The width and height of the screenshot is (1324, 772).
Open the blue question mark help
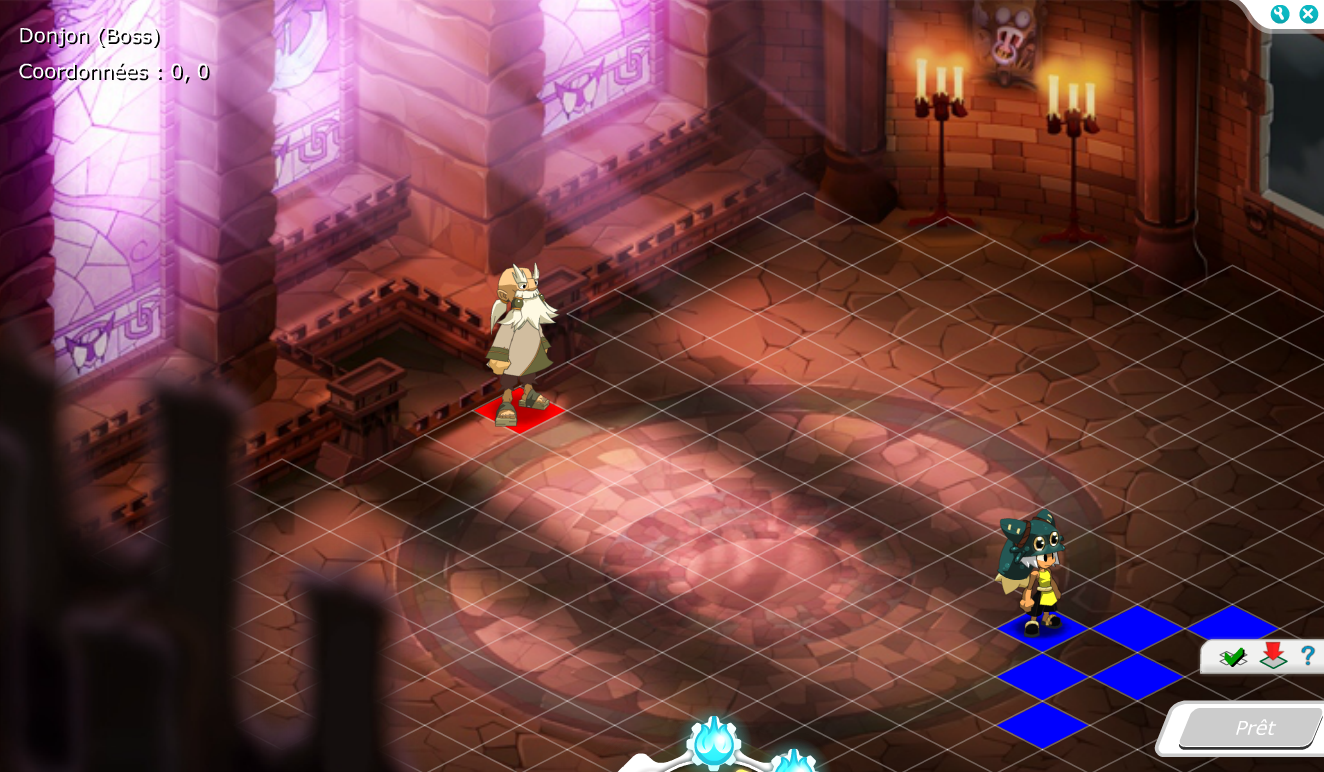pyautogui.click(x=1307, y=656)
